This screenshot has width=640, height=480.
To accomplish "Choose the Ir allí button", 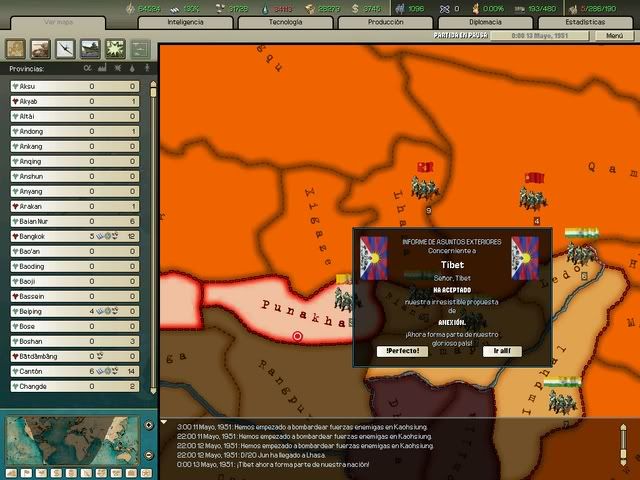I will click(501, 351).
